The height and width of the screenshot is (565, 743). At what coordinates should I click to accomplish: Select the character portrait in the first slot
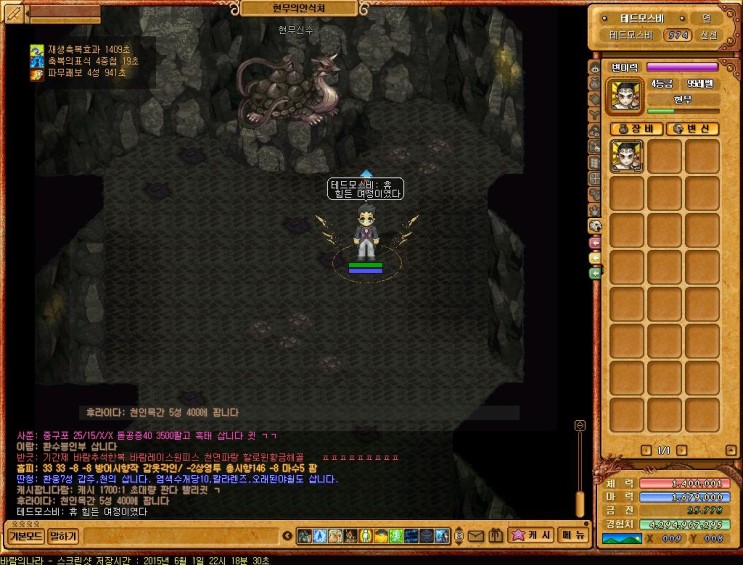[x=627, y=156]
